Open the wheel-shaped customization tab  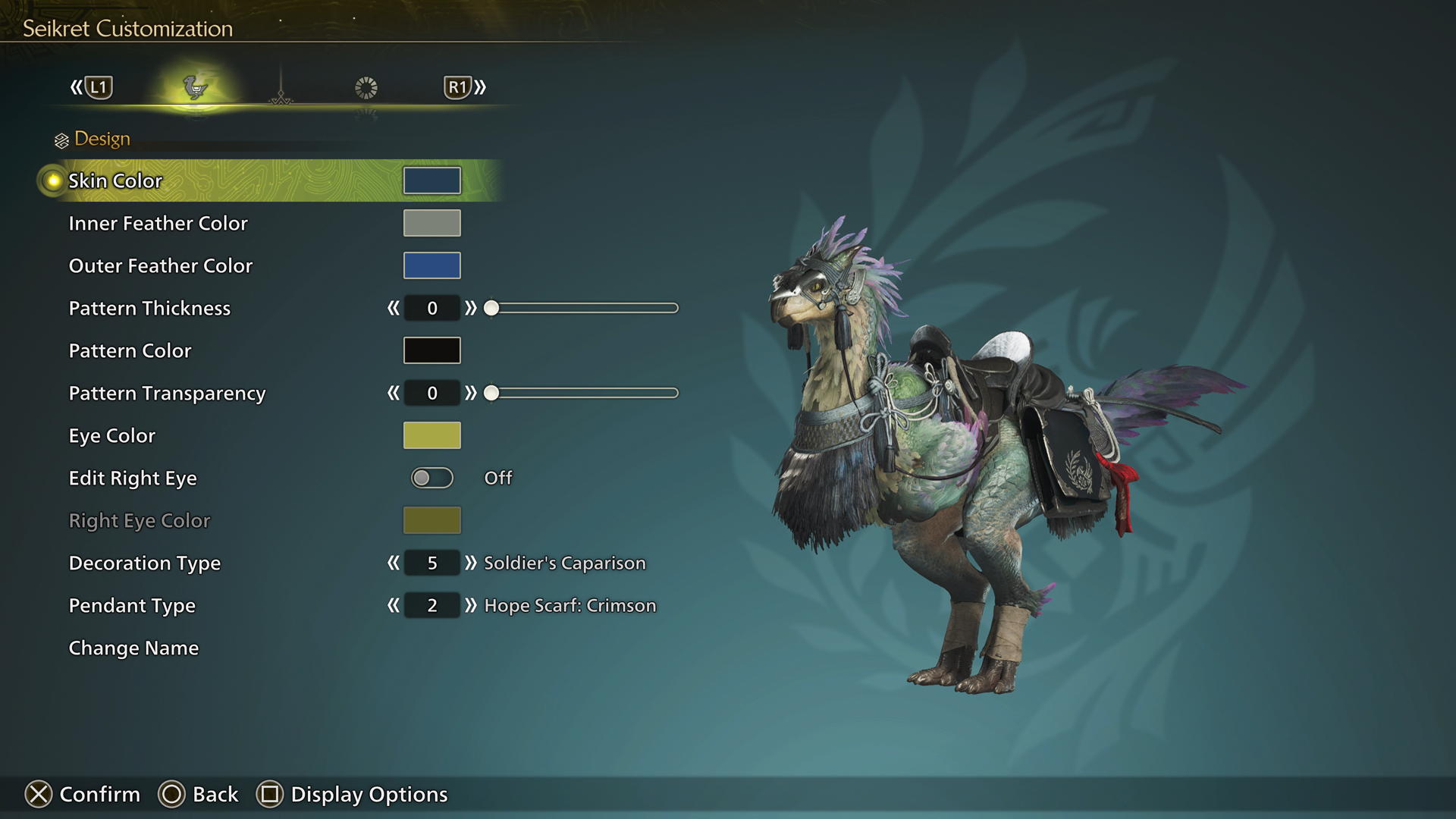tap(366, 86)
